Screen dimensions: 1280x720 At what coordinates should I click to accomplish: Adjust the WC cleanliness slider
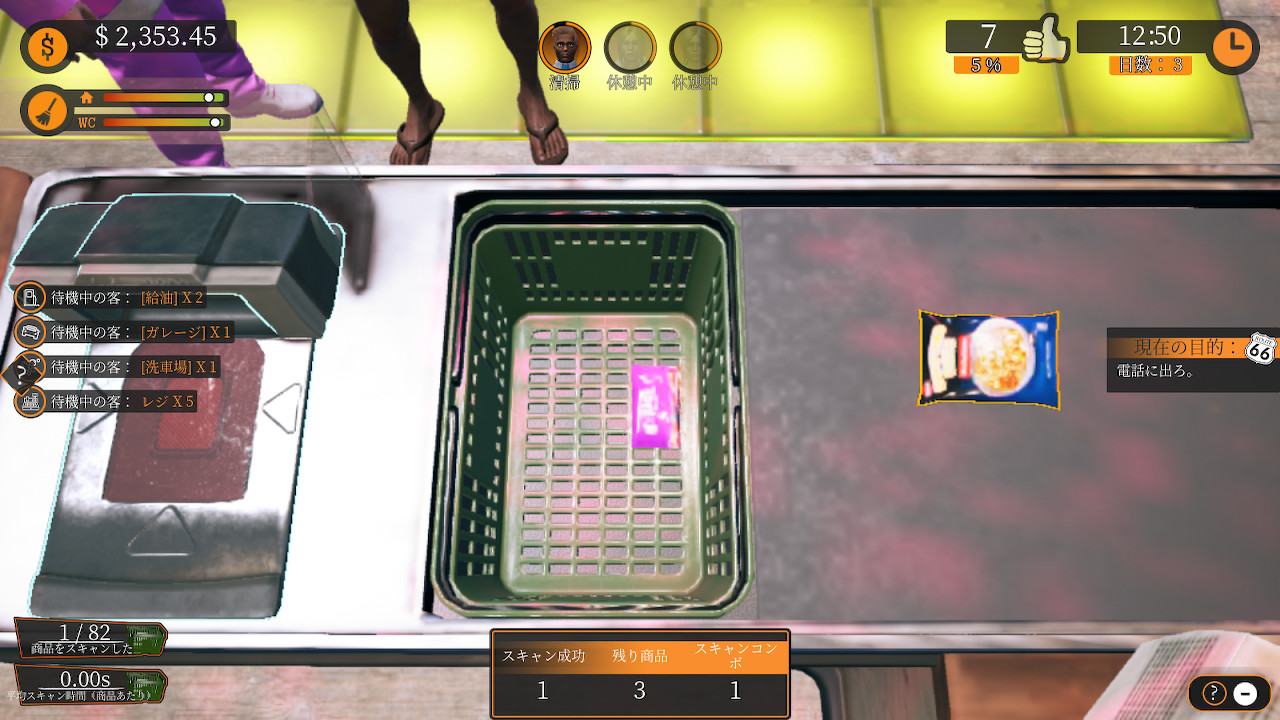tap(216, 124)
